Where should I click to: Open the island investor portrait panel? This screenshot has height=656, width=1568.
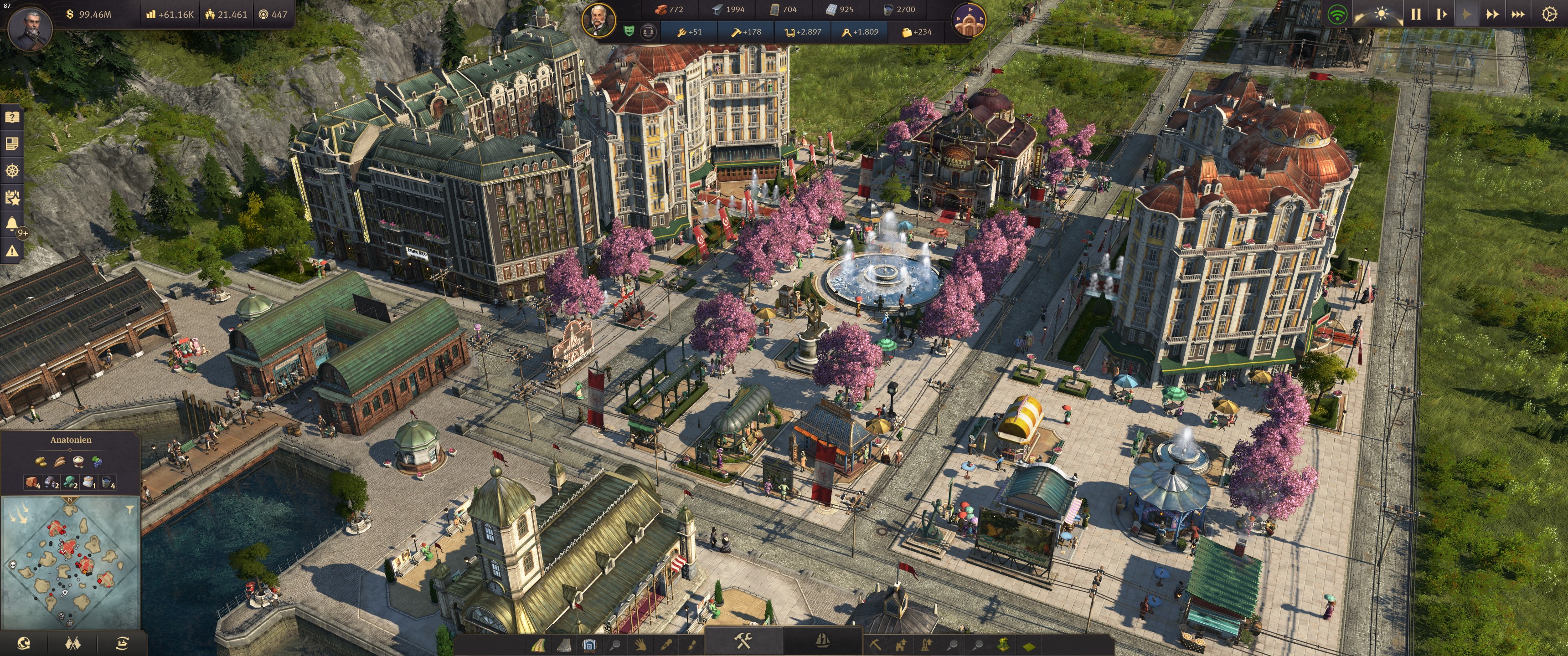[598, 20]
